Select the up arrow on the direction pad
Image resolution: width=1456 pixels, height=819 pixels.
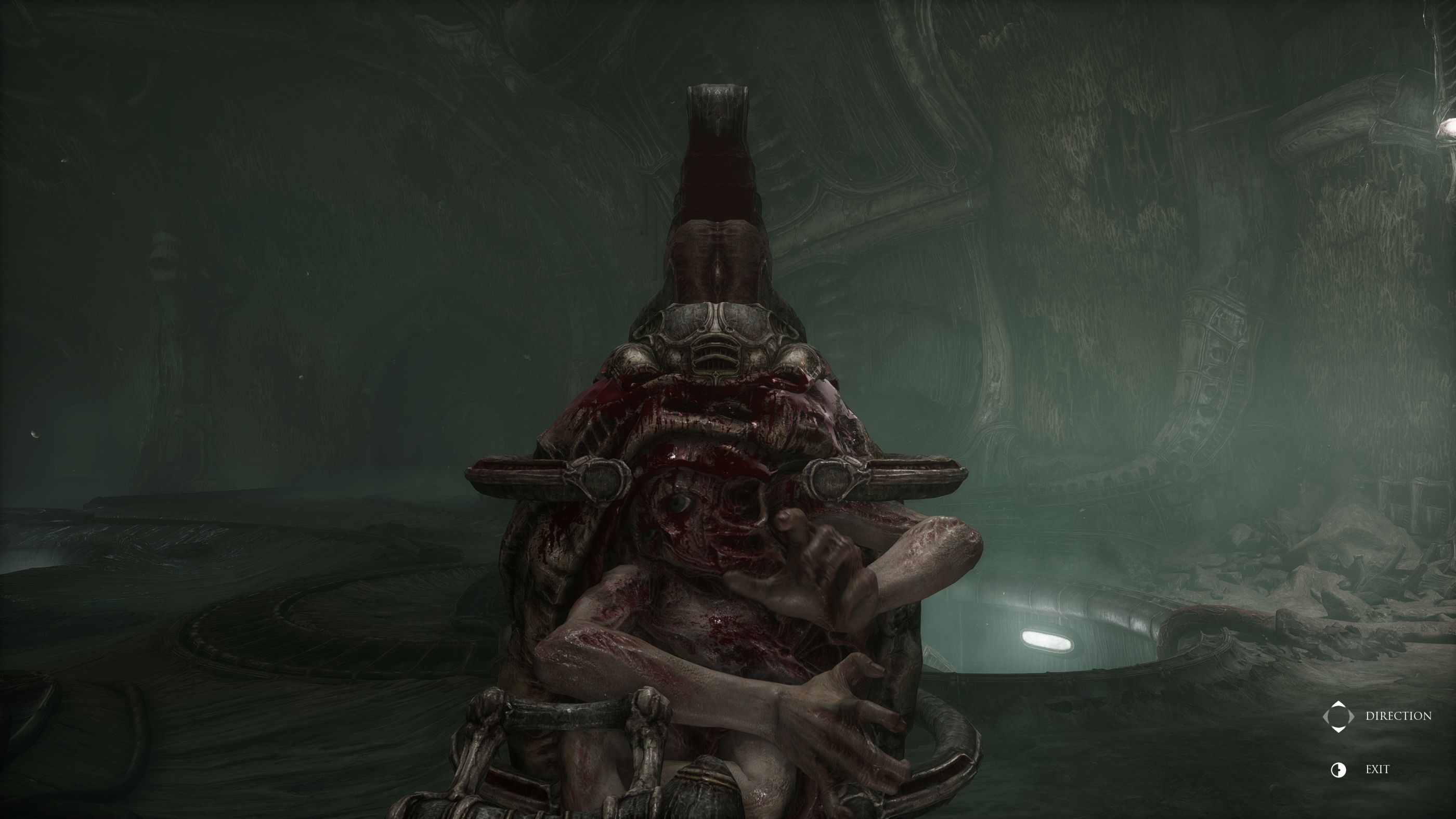coord(1338,704)
